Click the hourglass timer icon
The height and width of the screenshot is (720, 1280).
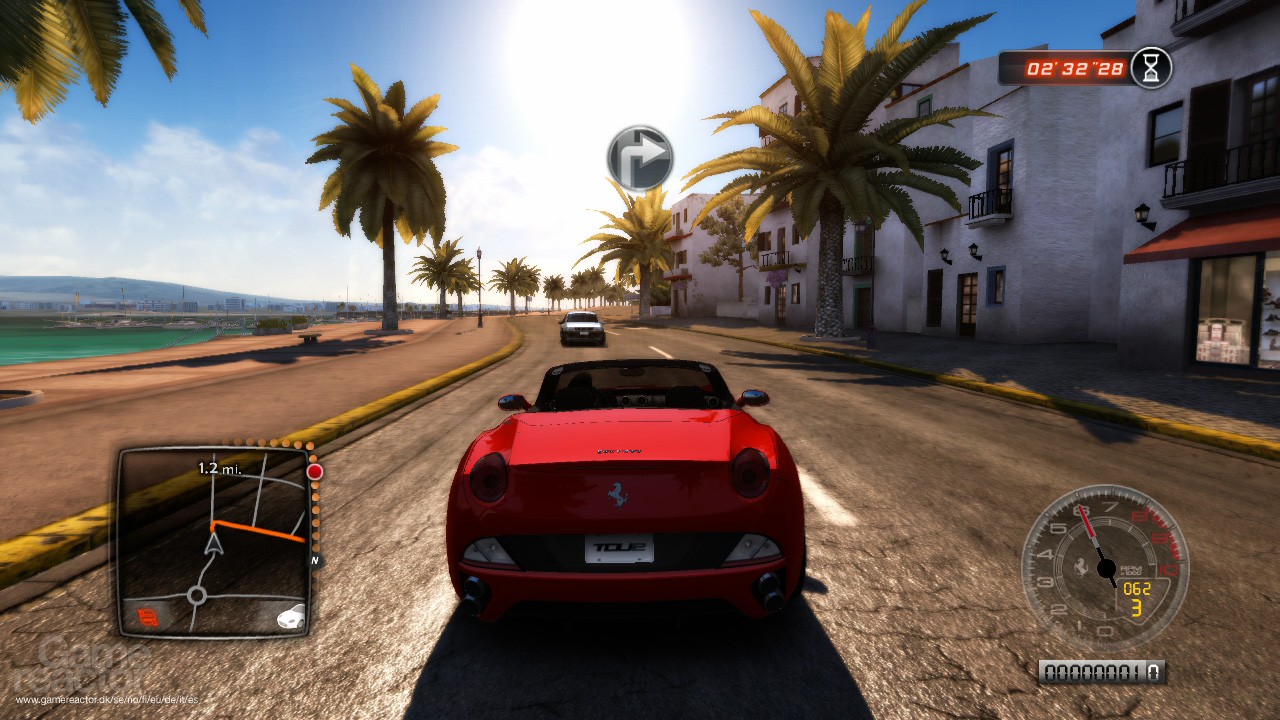1151,68
